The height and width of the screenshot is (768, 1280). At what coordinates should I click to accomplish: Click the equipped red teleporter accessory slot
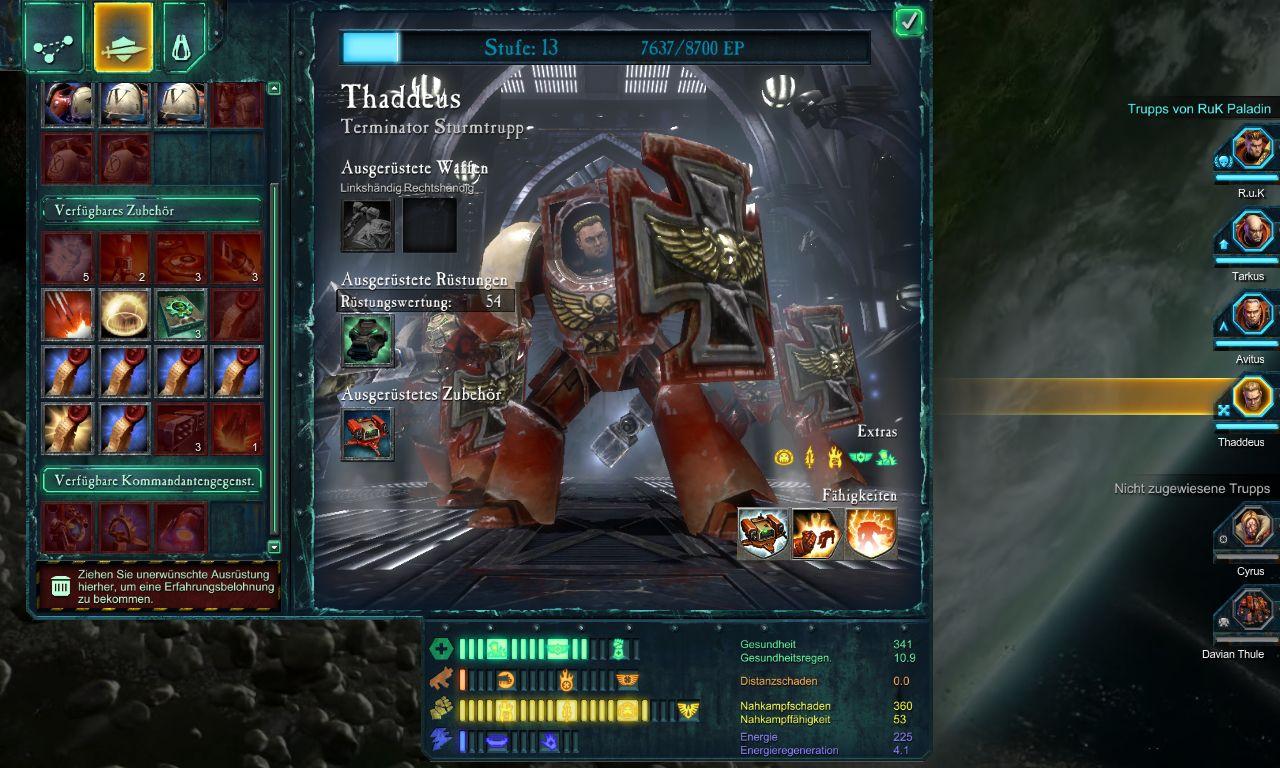(x=367, y=434)
